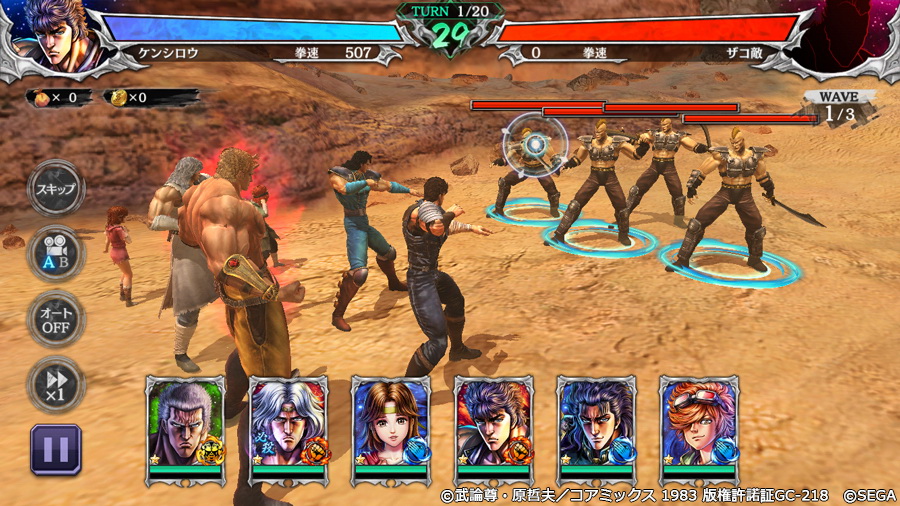Select the brown-haired girl character card
The height and width of the screenshot is (506, 900).
tap(391, 430)
